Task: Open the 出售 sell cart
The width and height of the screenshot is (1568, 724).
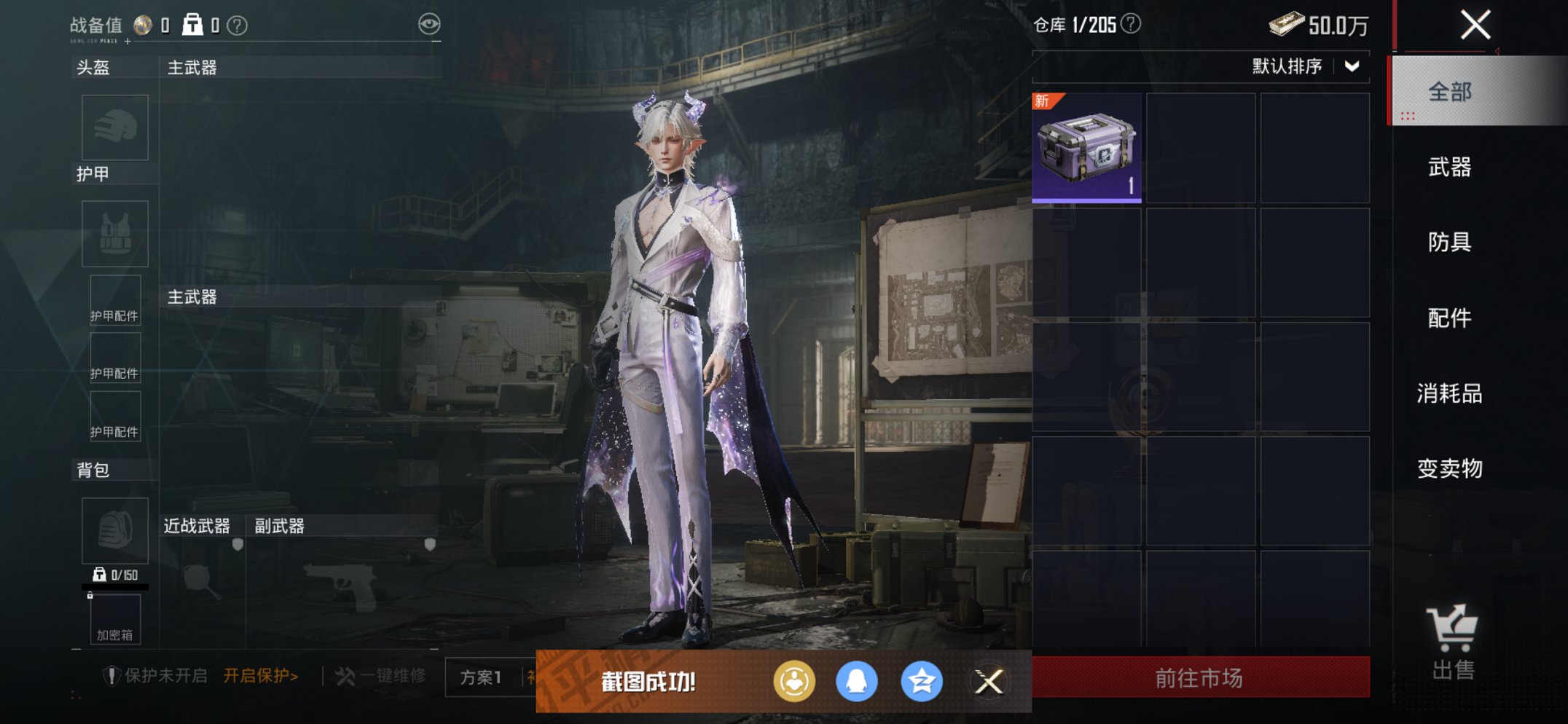Action: click(1452, 642)
